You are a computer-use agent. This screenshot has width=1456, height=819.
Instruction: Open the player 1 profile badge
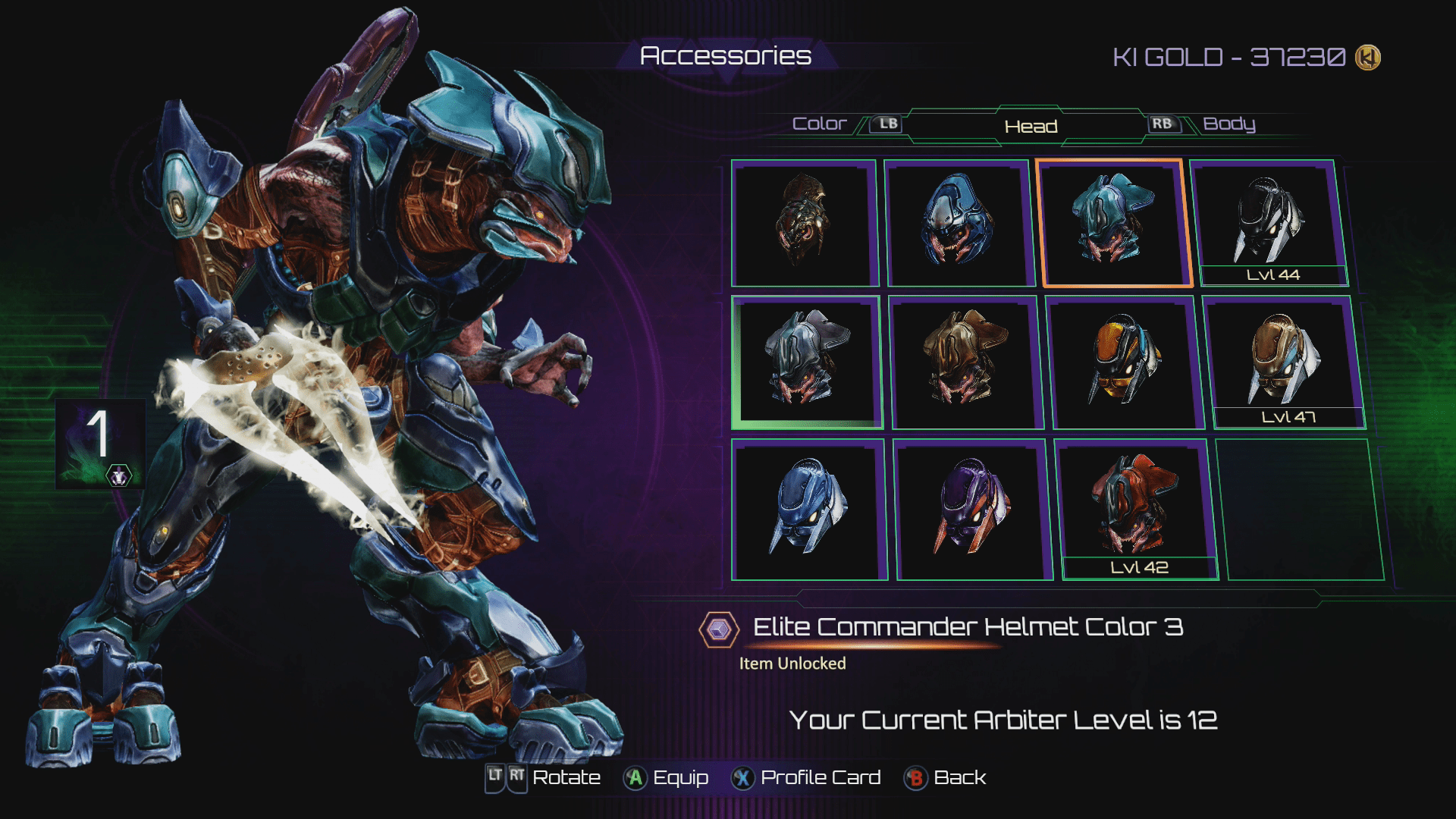coord(100,443)
